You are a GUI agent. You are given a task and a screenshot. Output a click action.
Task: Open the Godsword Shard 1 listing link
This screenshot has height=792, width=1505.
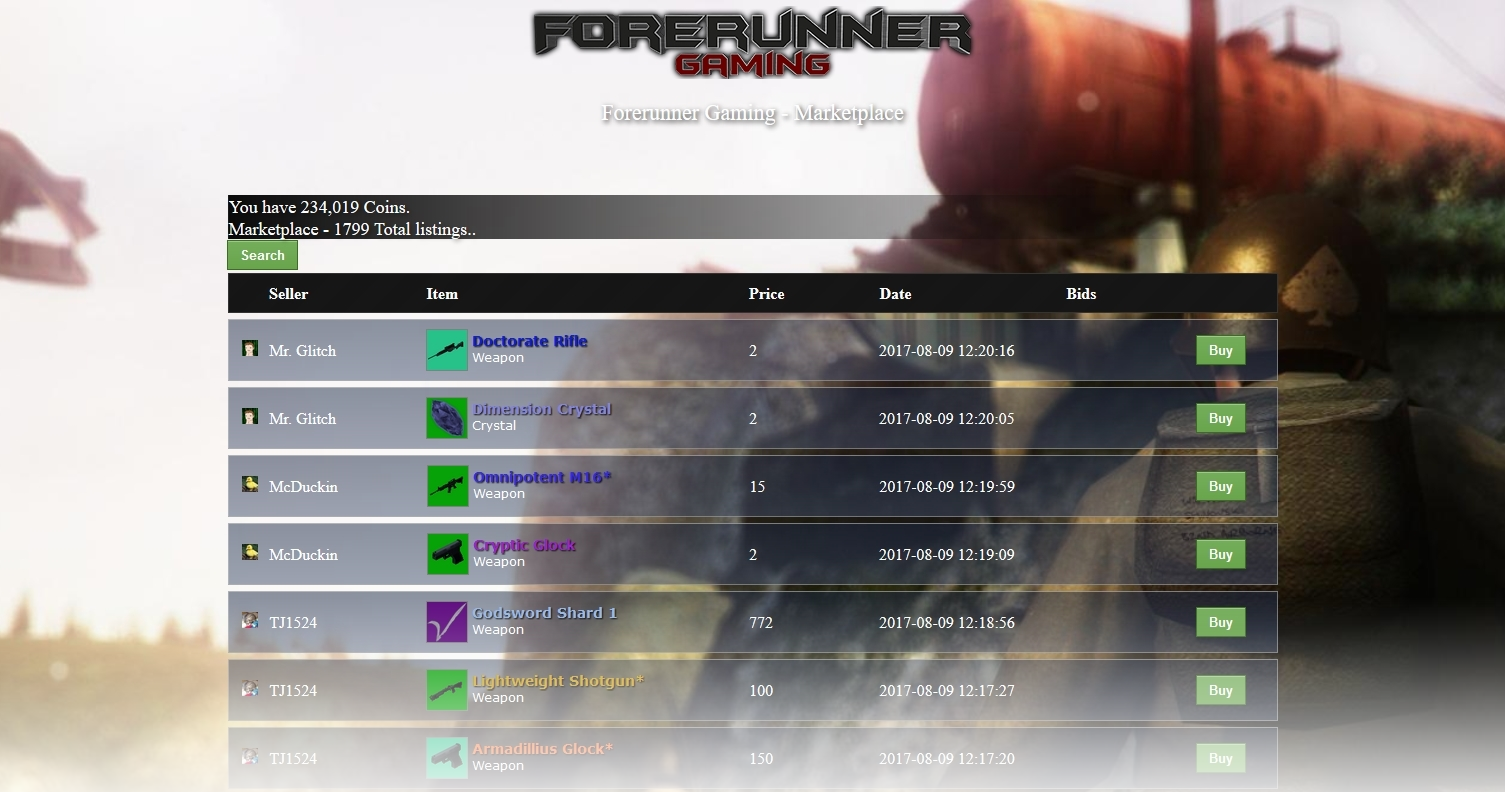click(545, 613)
